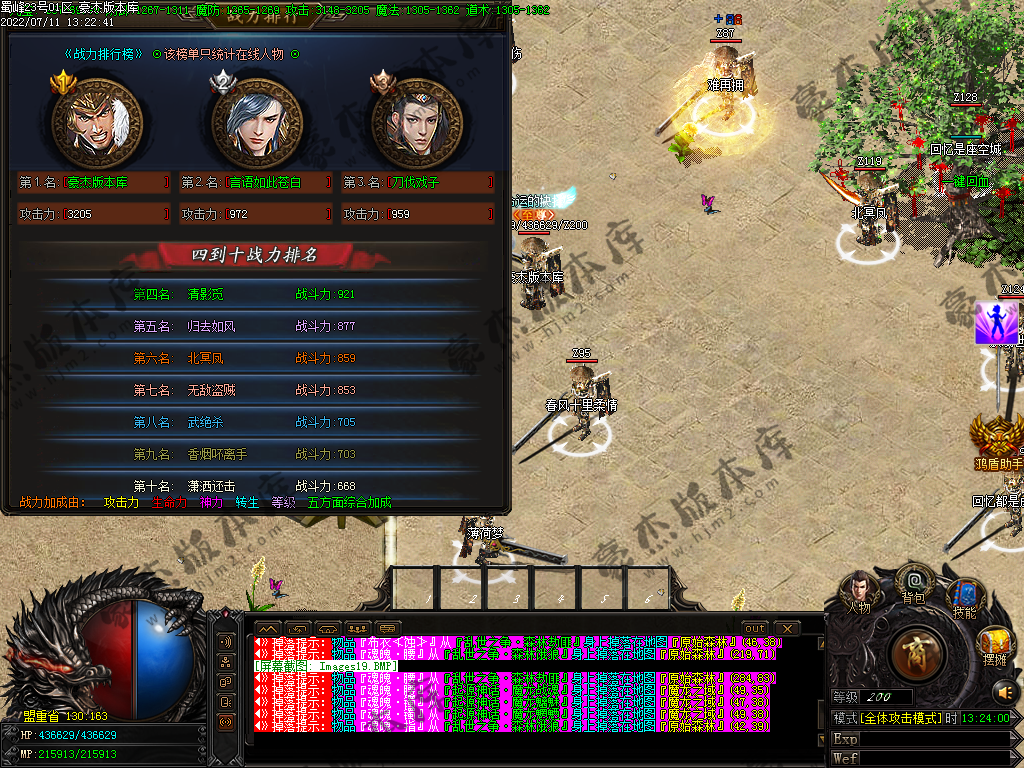
Task: Select seventh-place row 无敌盗贼
Action: pos(255,390)
